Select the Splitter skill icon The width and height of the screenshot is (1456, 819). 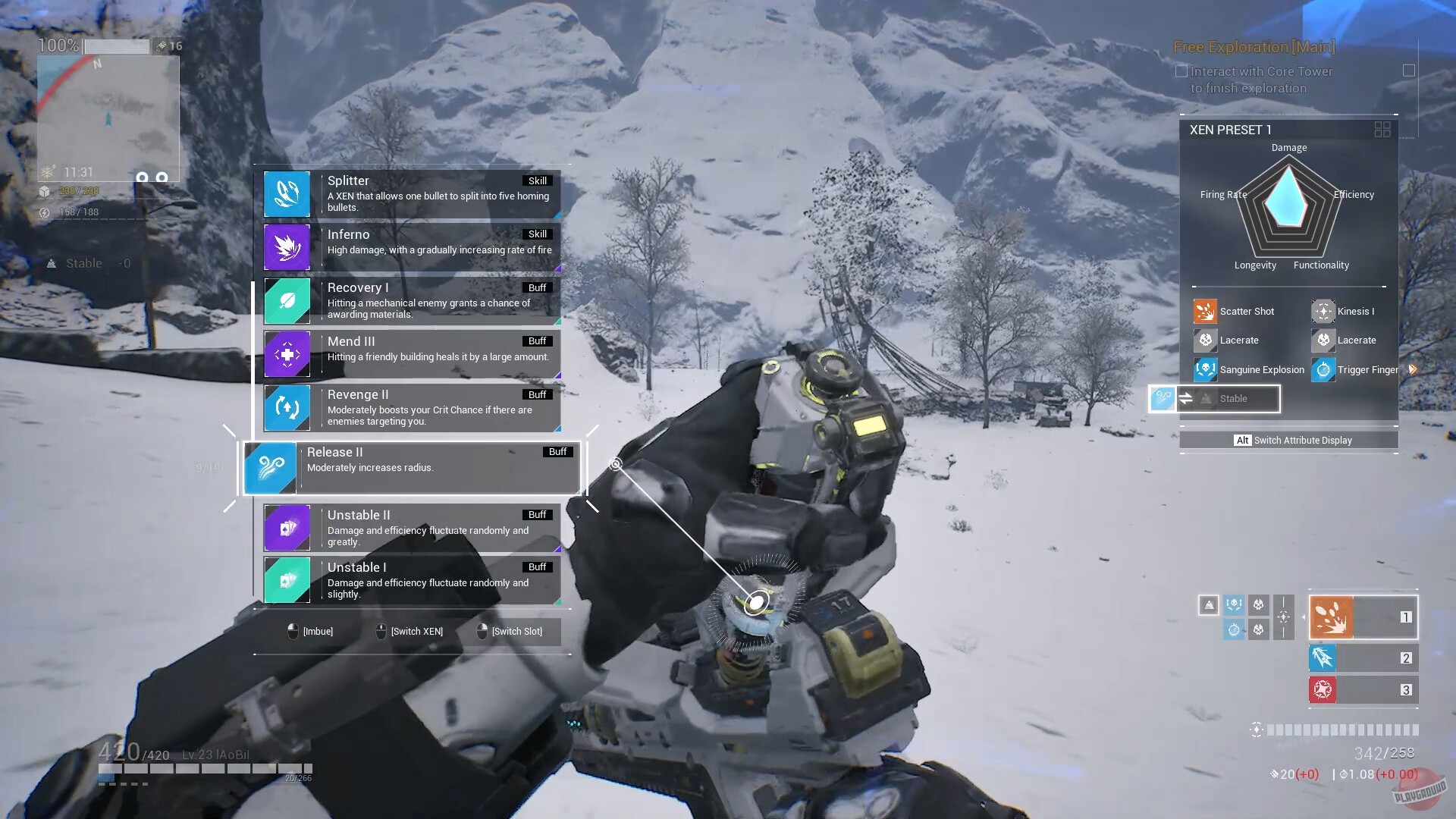[x=287, y=193]
